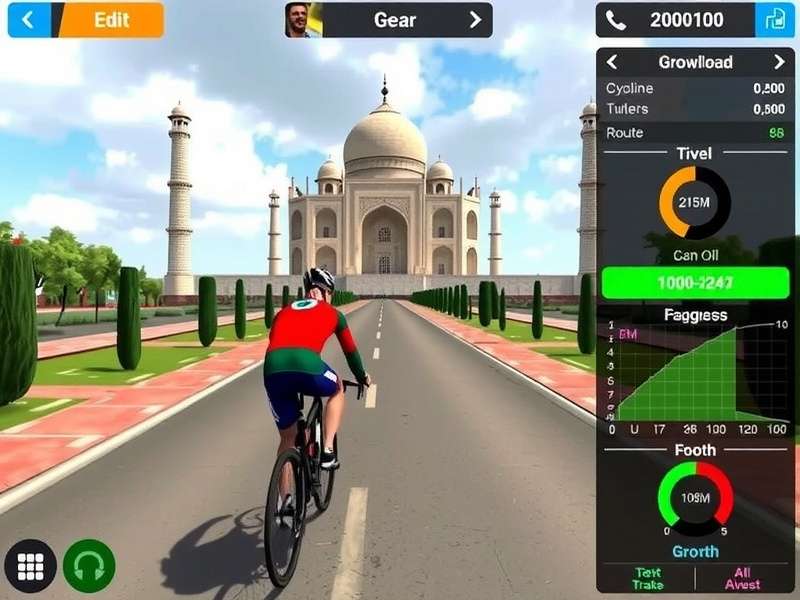Go to previous panel before Growlload
This screenshot has height=600, width=800.
612,62
